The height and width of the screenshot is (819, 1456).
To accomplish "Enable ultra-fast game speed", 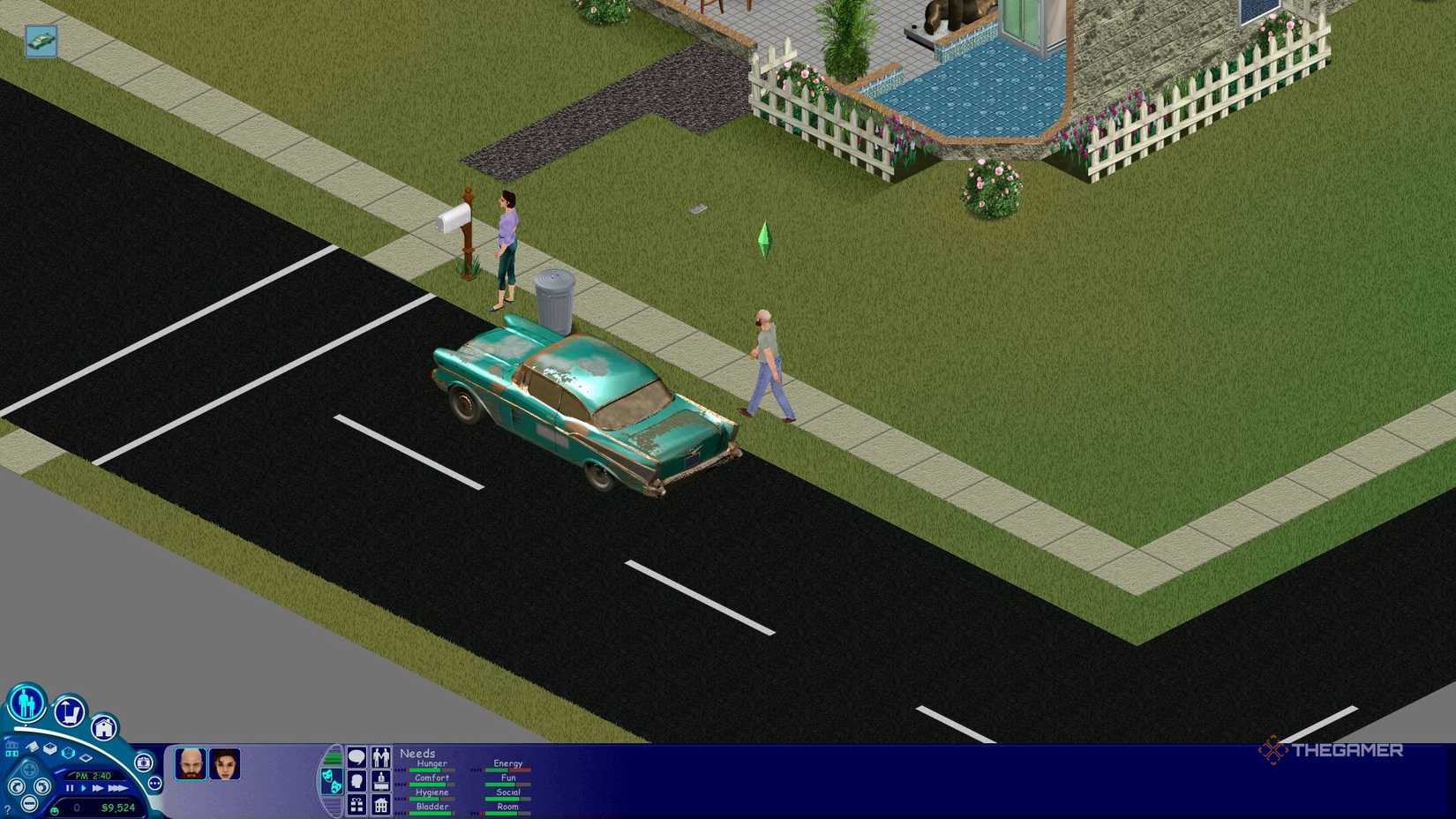I will 116,788.
